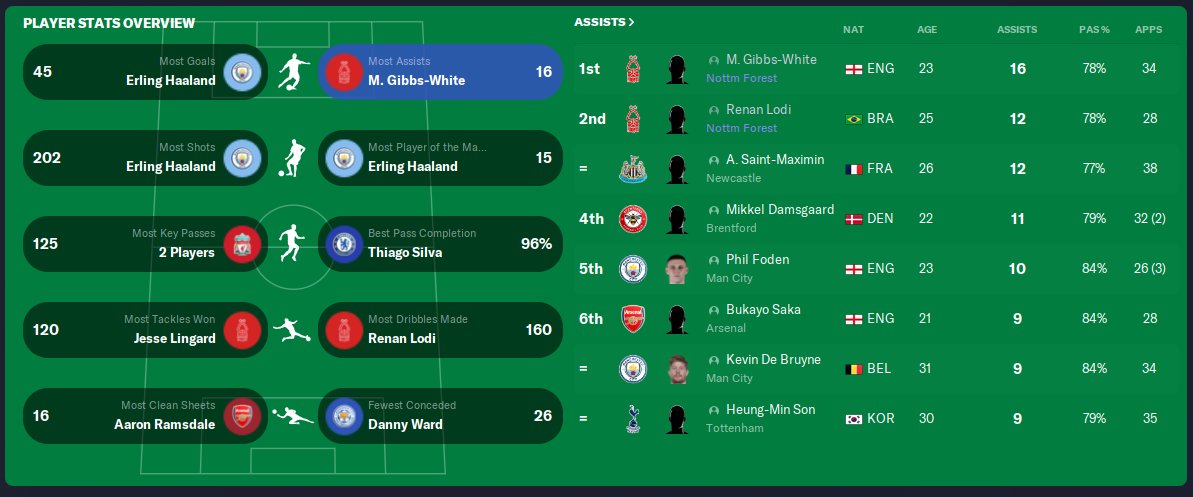This screenshot has height=497, width=1193.
Task: Open the Most Clean Sheets card
Action: (144, 416)
